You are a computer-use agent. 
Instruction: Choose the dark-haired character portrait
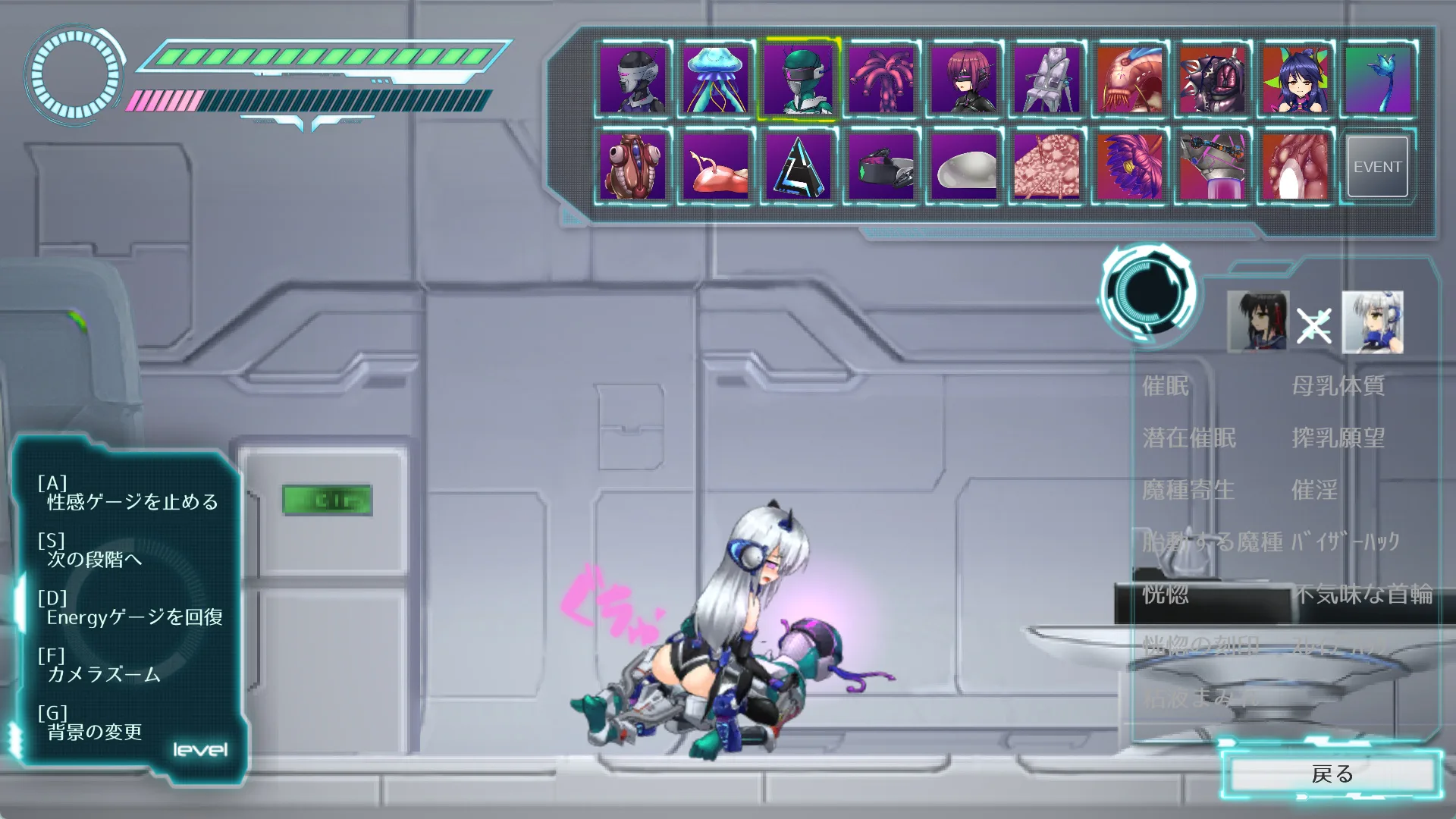pos(1257,322)
